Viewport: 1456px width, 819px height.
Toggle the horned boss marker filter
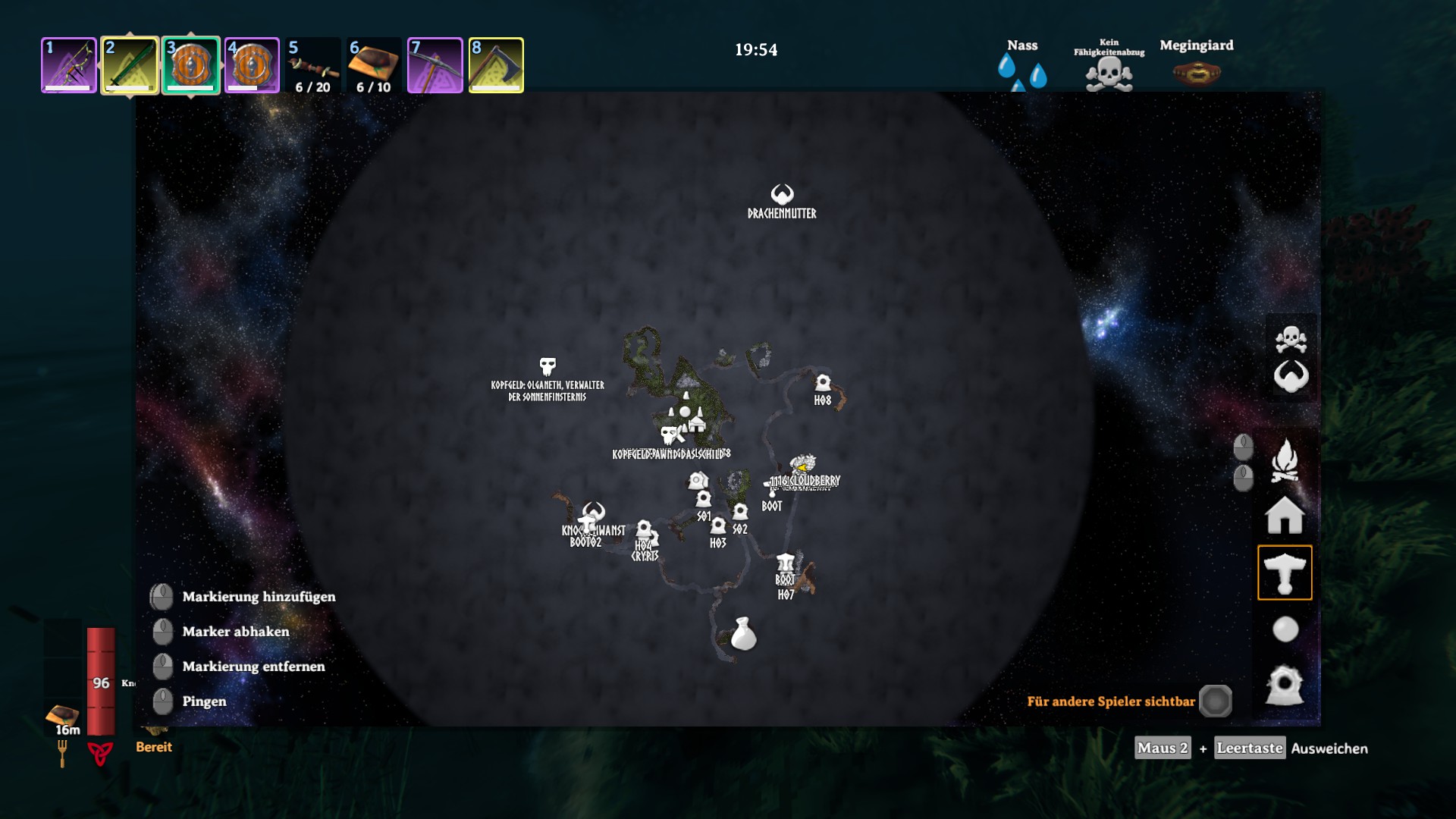(1291, 376)
